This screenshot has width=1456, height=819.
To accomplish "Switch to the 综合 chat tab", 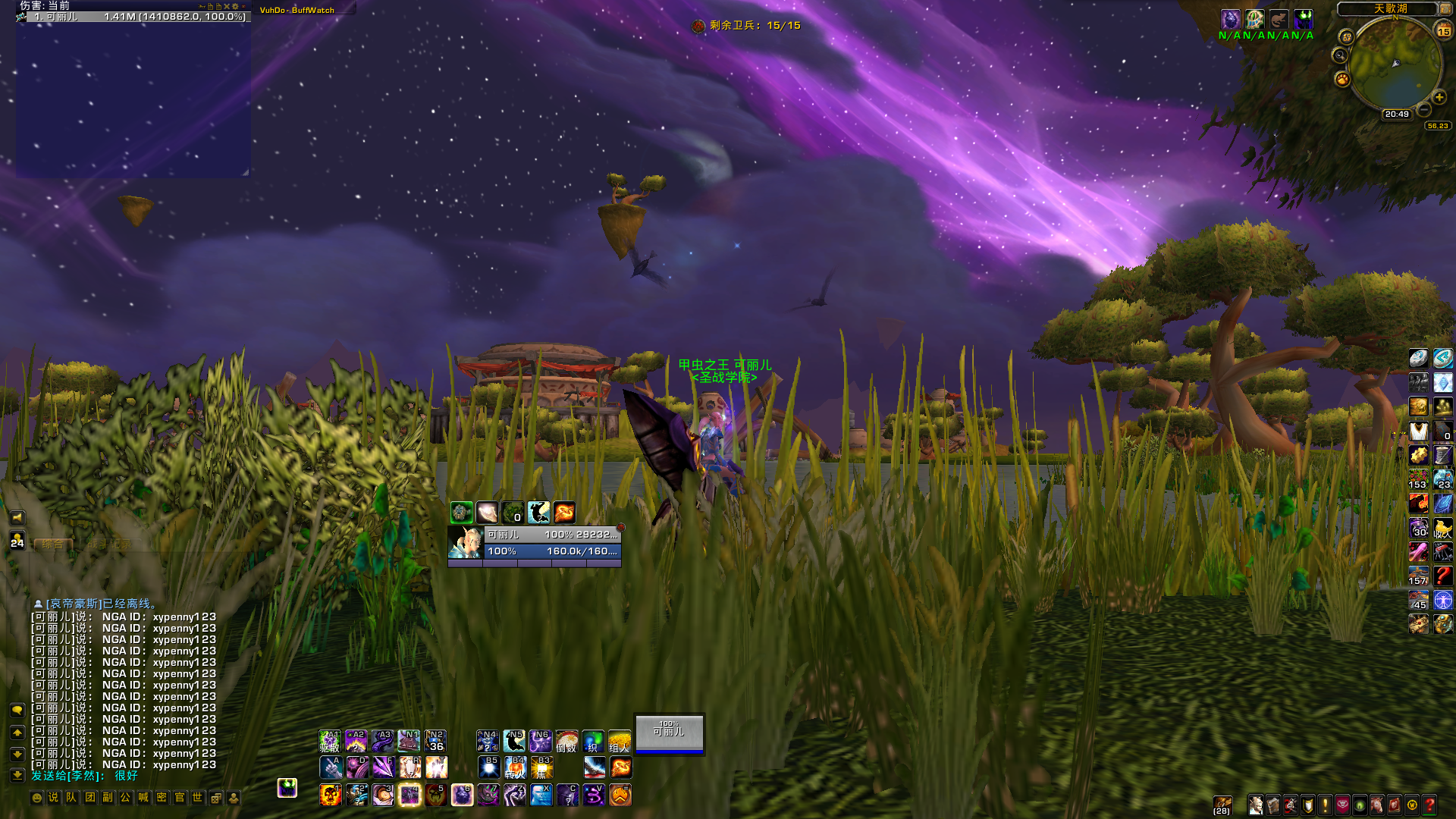I will (53, 544).
